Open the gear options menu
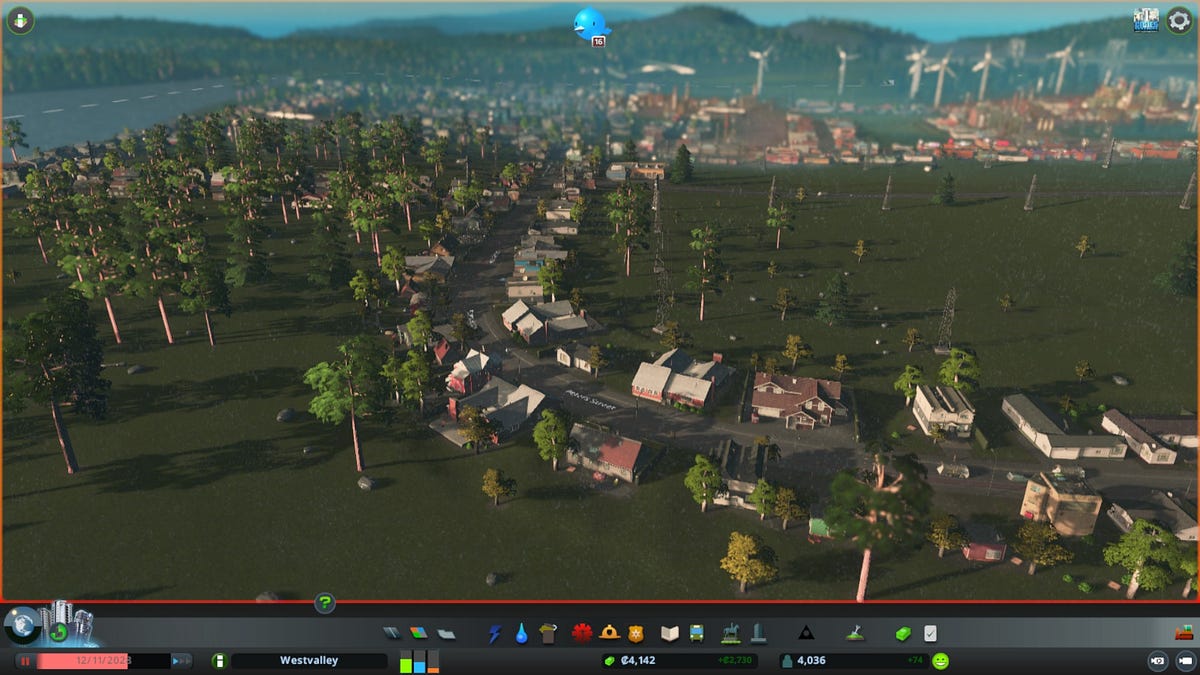The width and height of the screenshot is (1200, 675). (1179, 20)
